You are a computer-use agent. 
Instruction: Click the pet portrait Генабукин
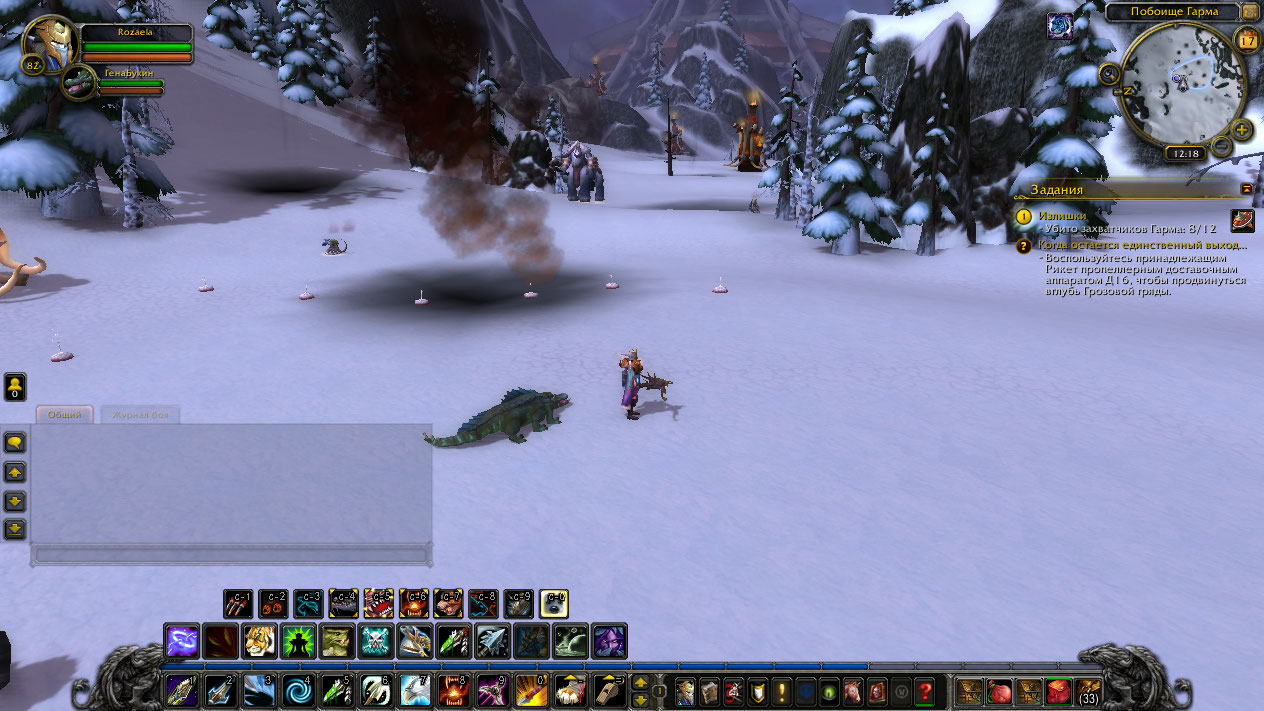pyautogui.click(x=78, y=82)
